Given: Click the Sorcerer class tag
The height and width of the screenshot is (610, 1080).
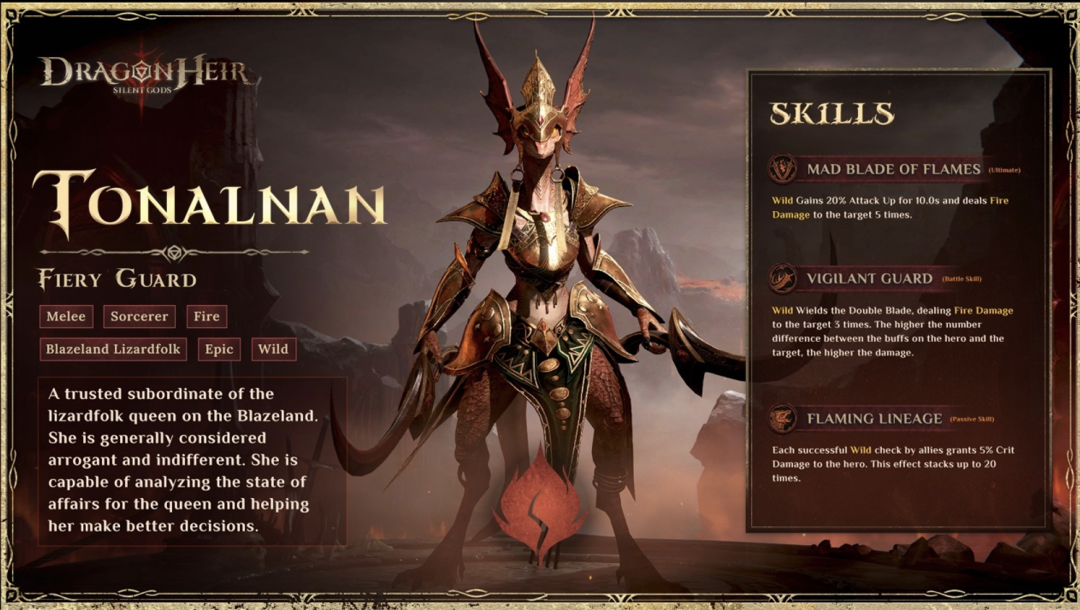Looking at the screenshot, I should 139,317.
